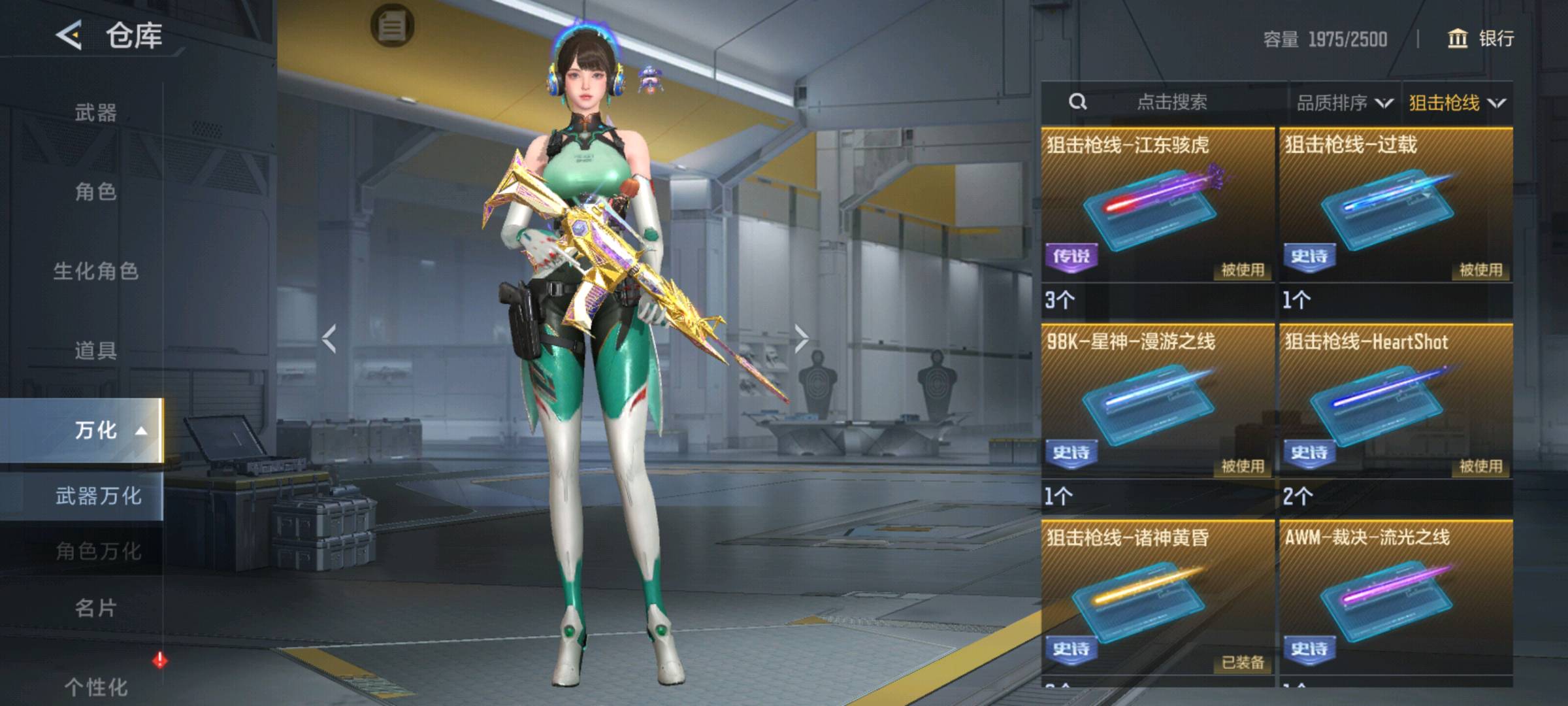Open the 武器 category

pos(95,112)
